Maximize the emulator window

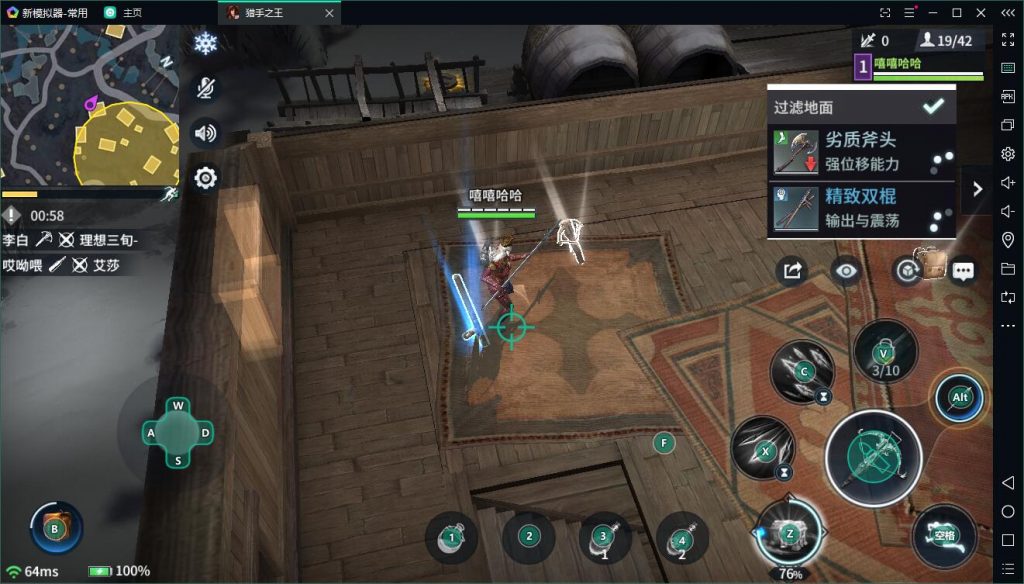click(957, 12)
